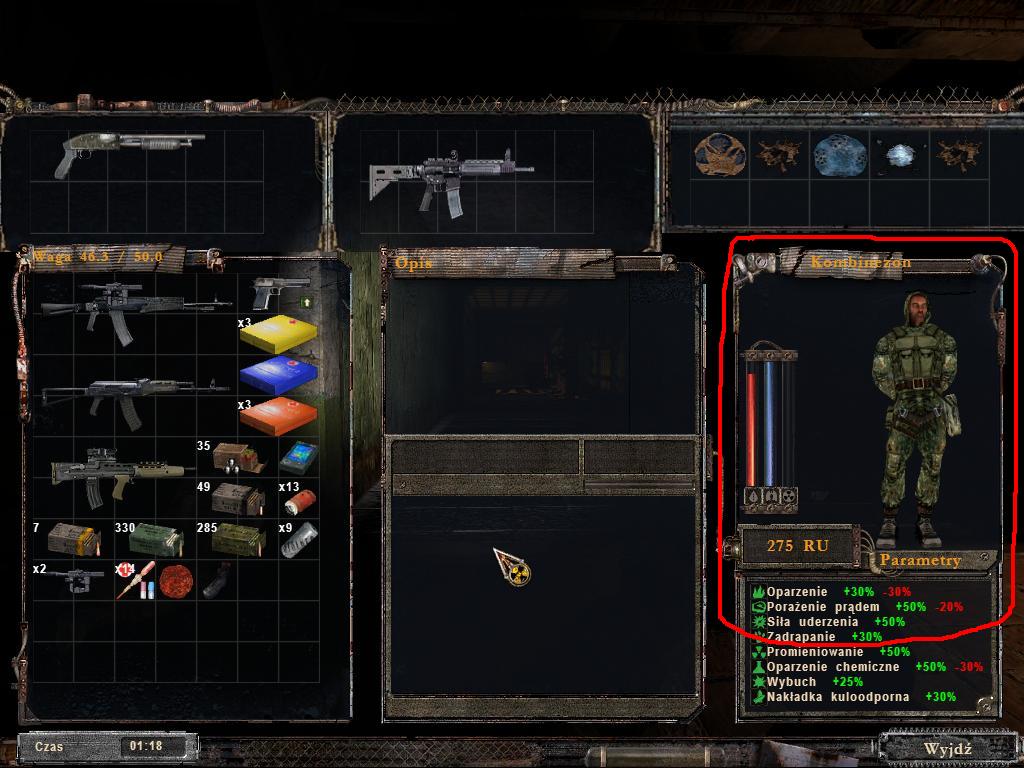Select the silver pistol
Image resolution: width=1024 pixels, height=768 pixels.
[x=275, y=294]
